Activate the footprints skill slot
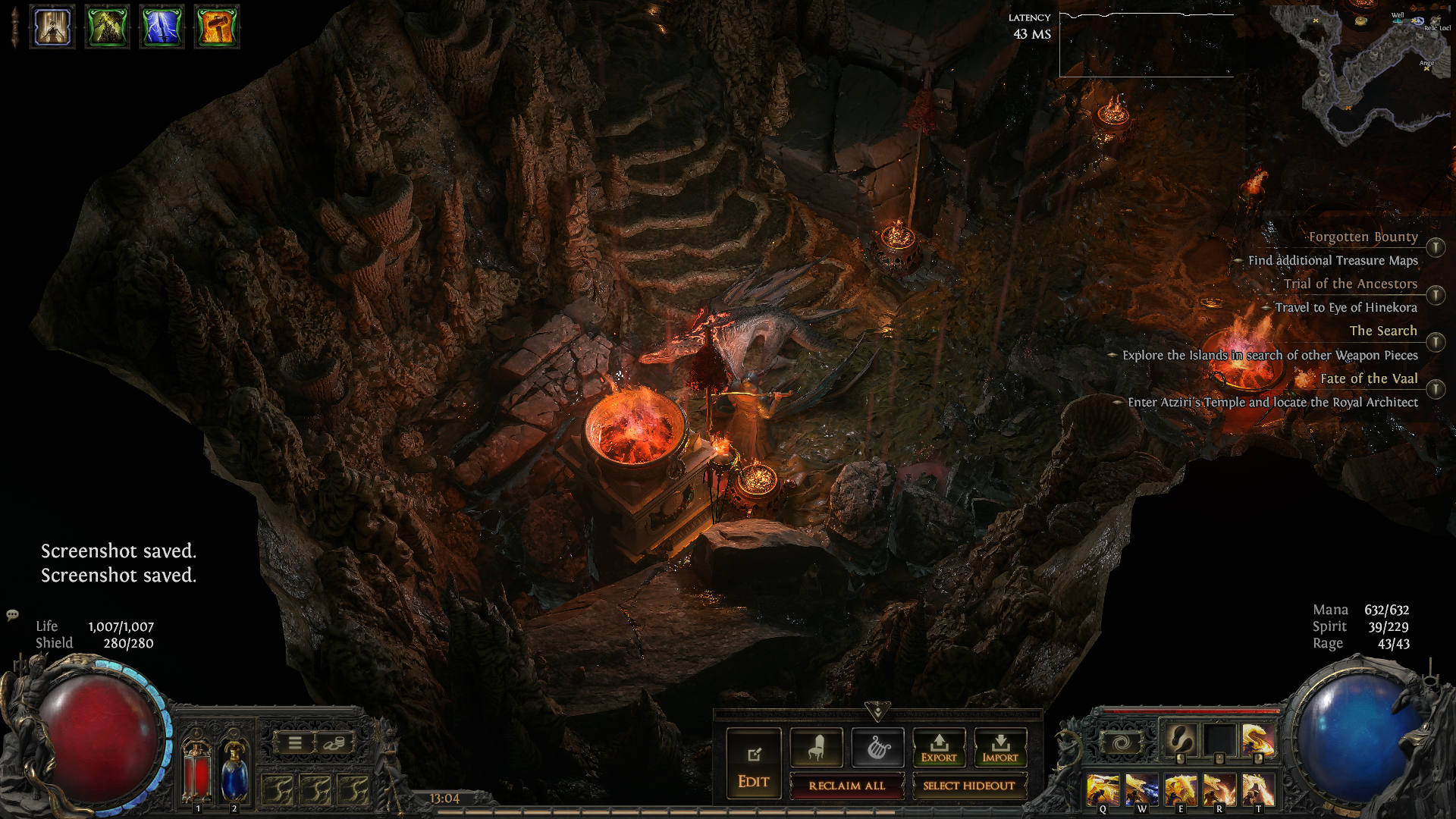1456x819 pixels. (x=1180, y=738)
